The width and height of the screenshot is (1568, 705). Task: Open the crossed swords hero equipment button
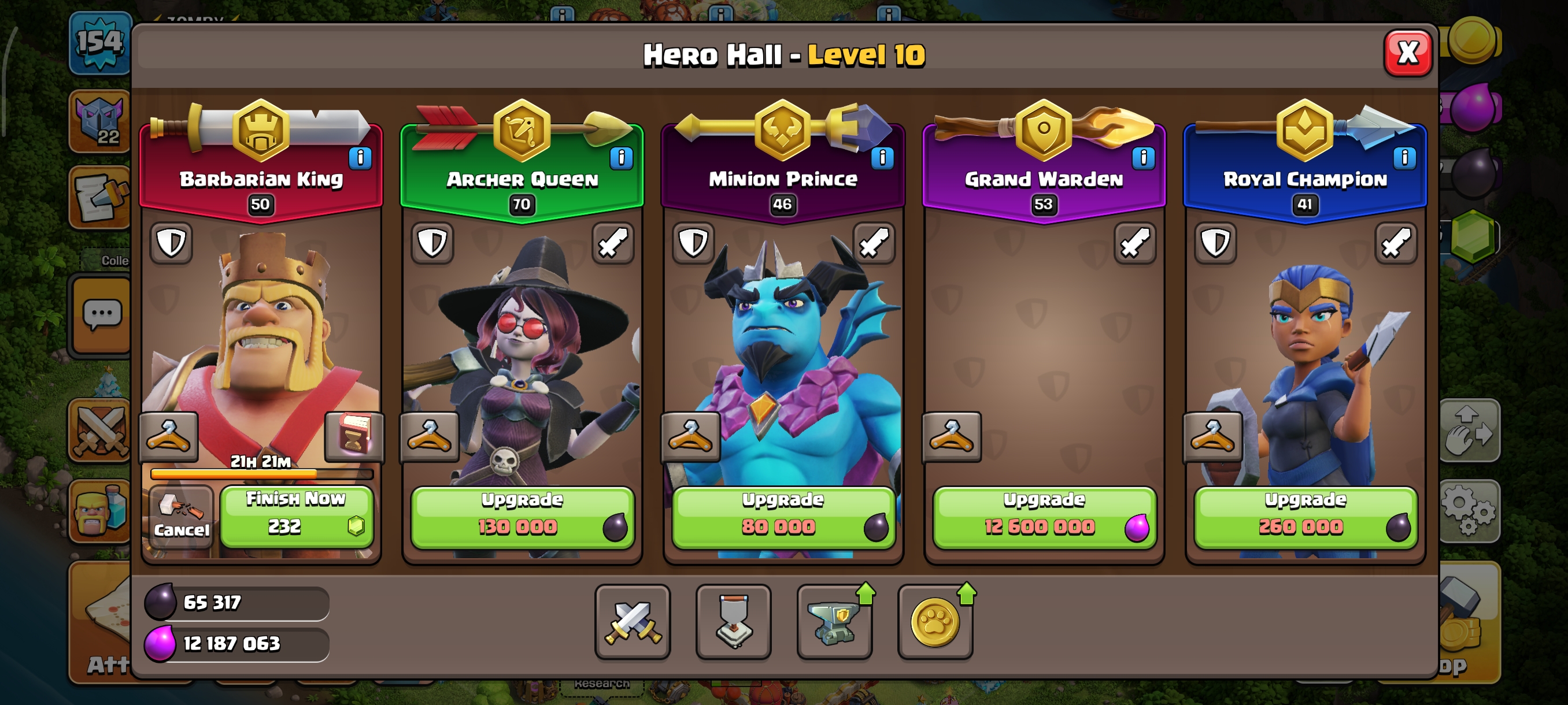coord(633,622)
